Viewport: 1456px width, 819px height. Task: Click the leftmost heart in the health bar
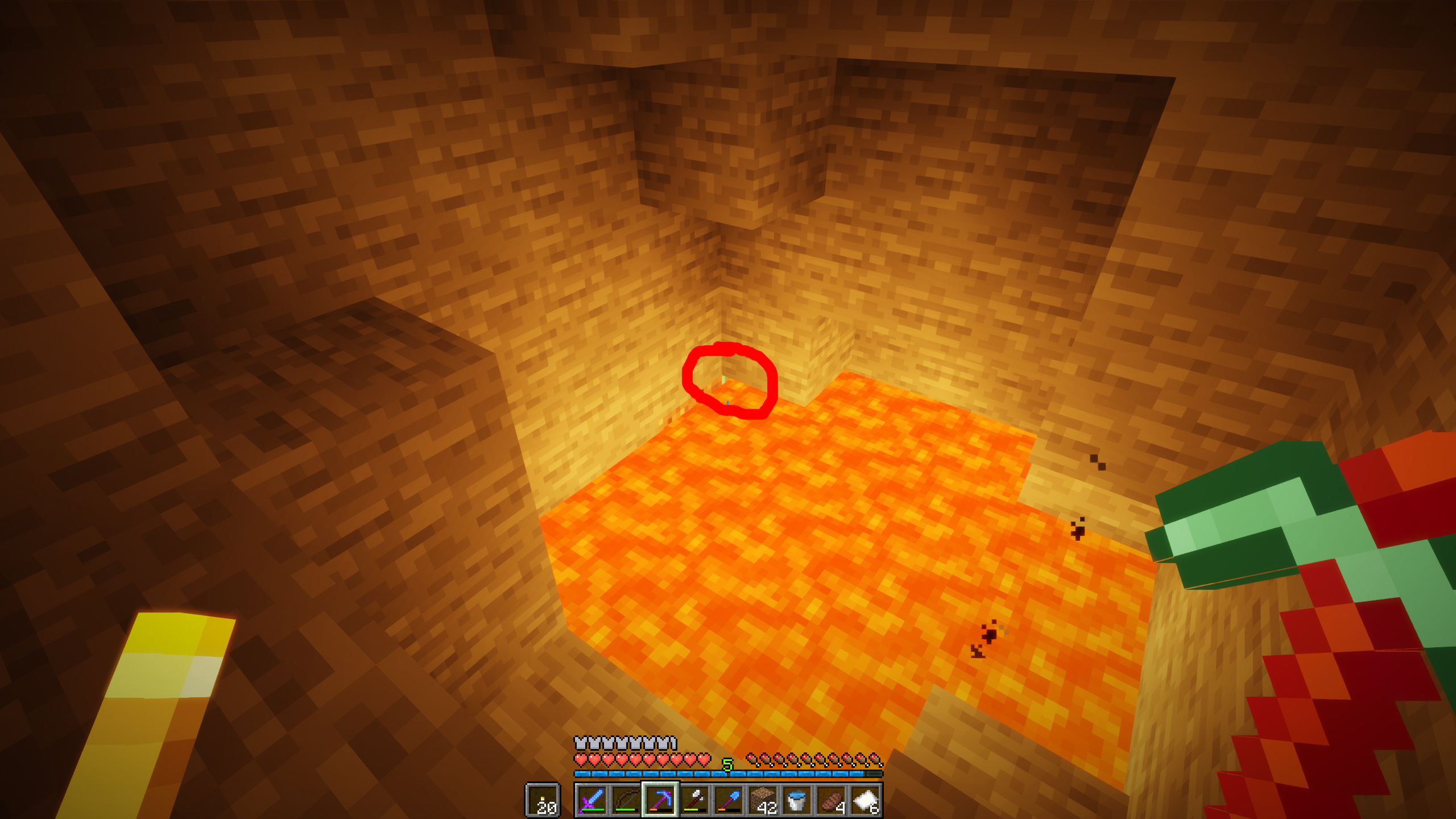point(581,759)
